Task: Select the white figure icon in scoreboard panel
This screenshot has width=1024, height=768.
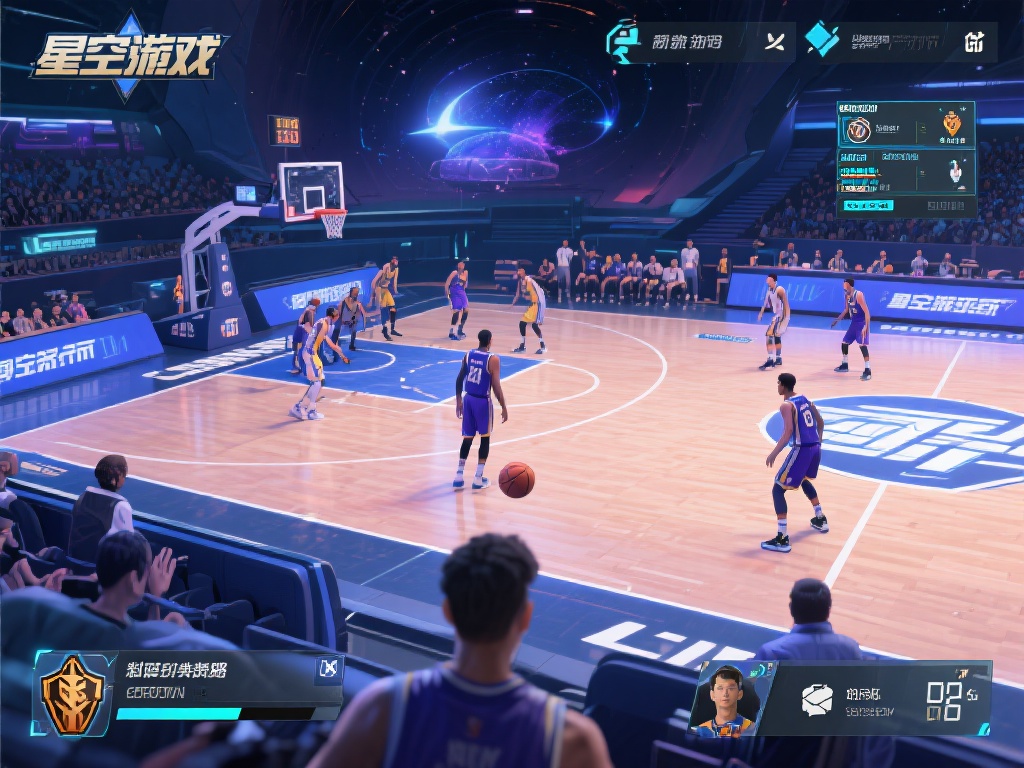Action: (x=956, y=172)
